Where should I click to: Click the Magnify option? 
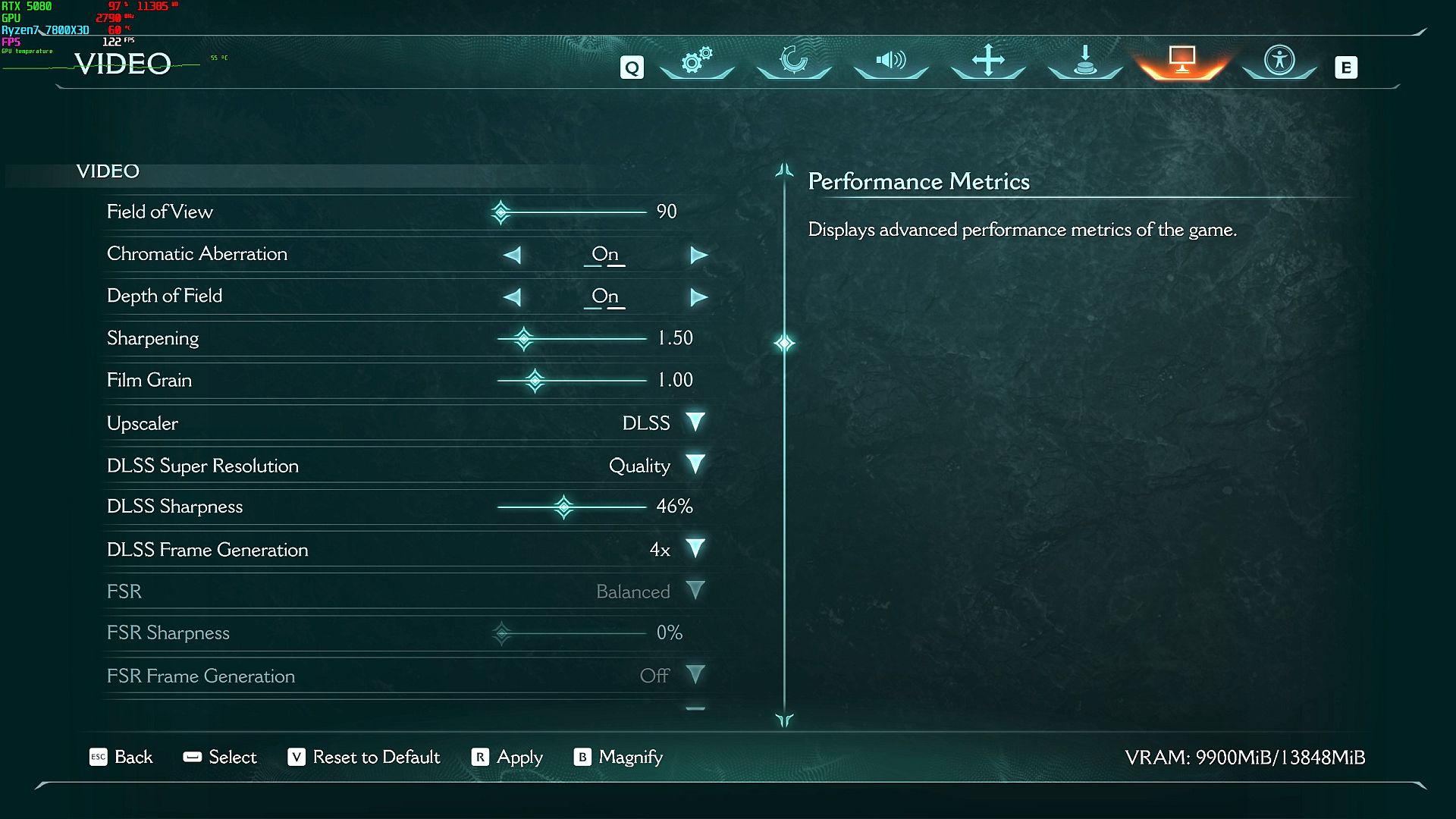click(619, 757)
